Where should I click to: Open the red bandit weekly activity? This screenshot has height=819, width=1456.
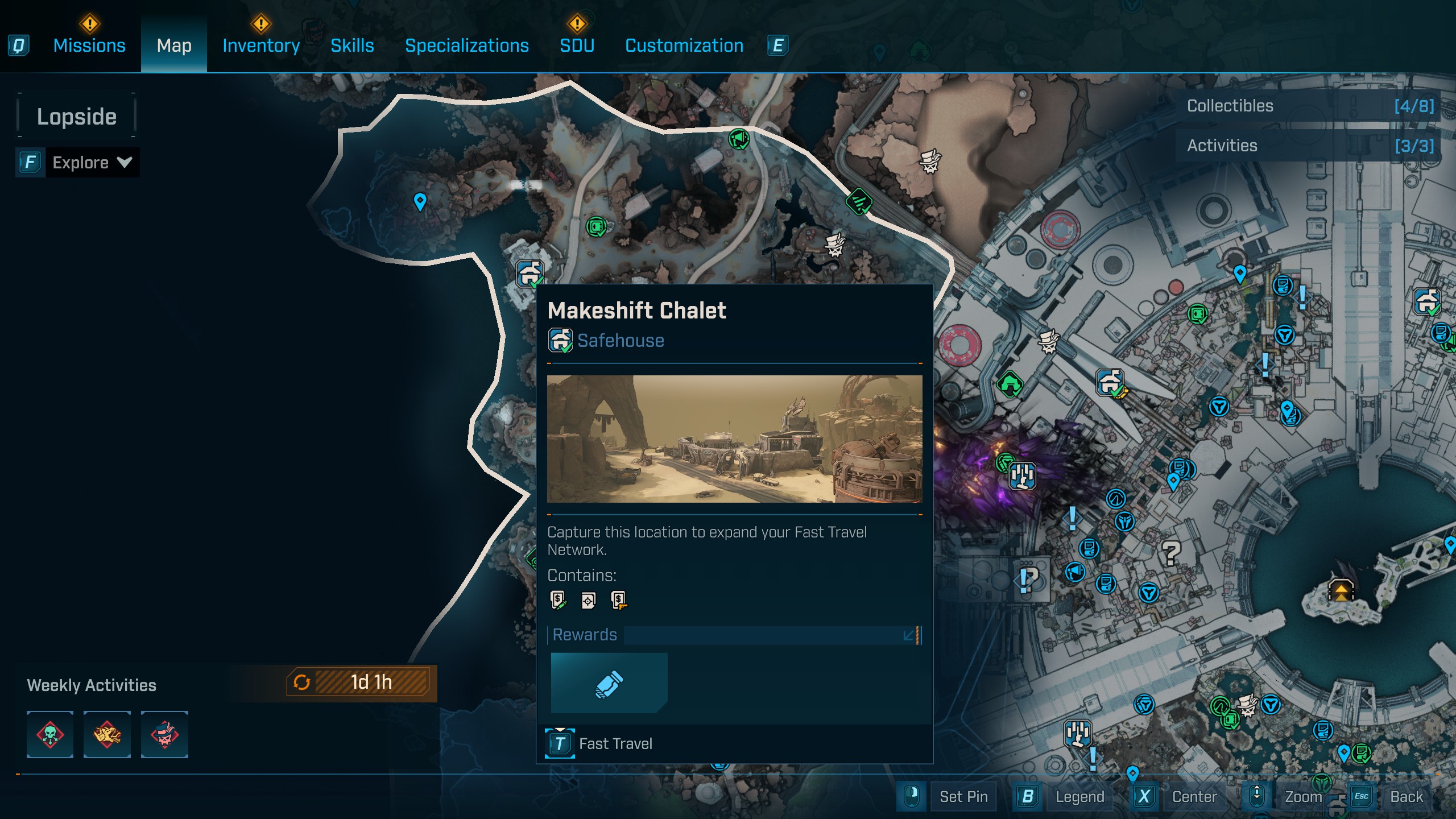(164, 734)
